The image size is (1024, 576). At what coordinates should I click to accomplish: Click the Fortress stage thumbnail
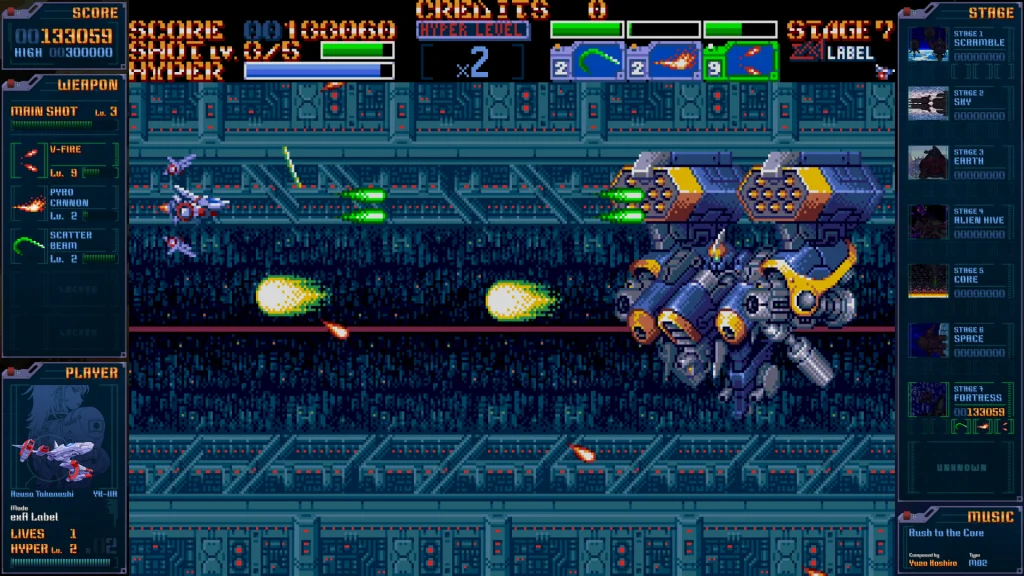928,400
